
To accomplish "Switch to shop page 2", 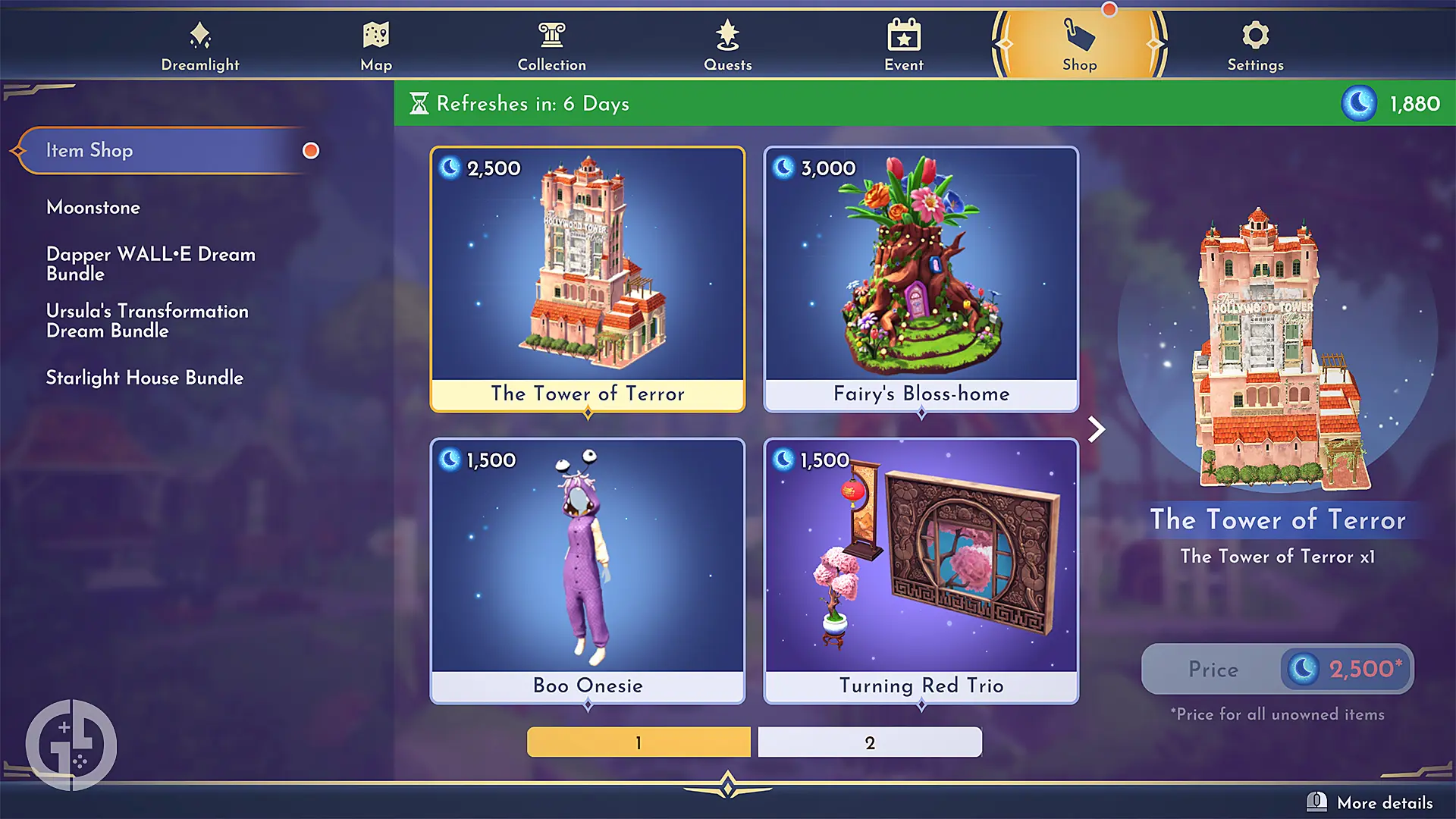I will [x=869, y=742].
